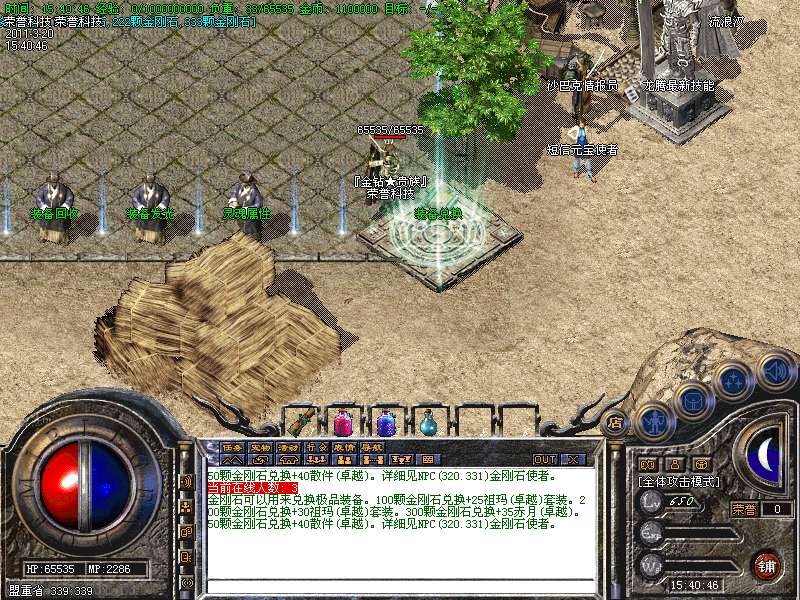Use the blue-purple potion in the belt

(x=386, y=421)
